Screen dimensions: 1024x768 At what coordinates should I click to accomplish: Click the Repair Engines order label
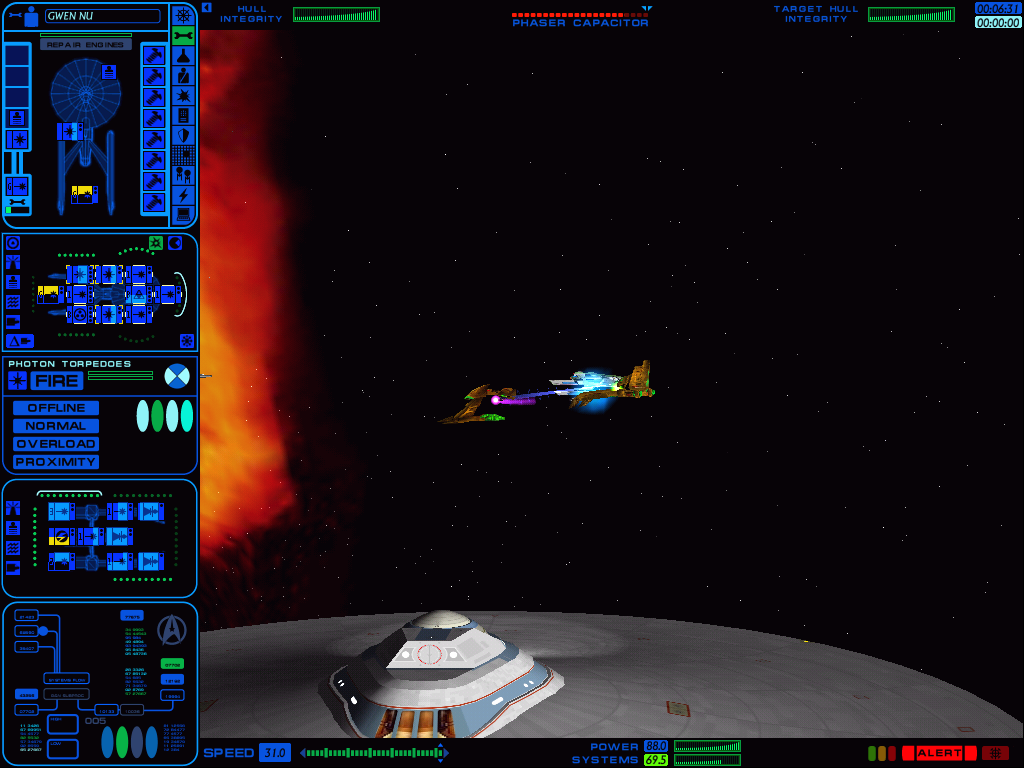pos(86,45)
